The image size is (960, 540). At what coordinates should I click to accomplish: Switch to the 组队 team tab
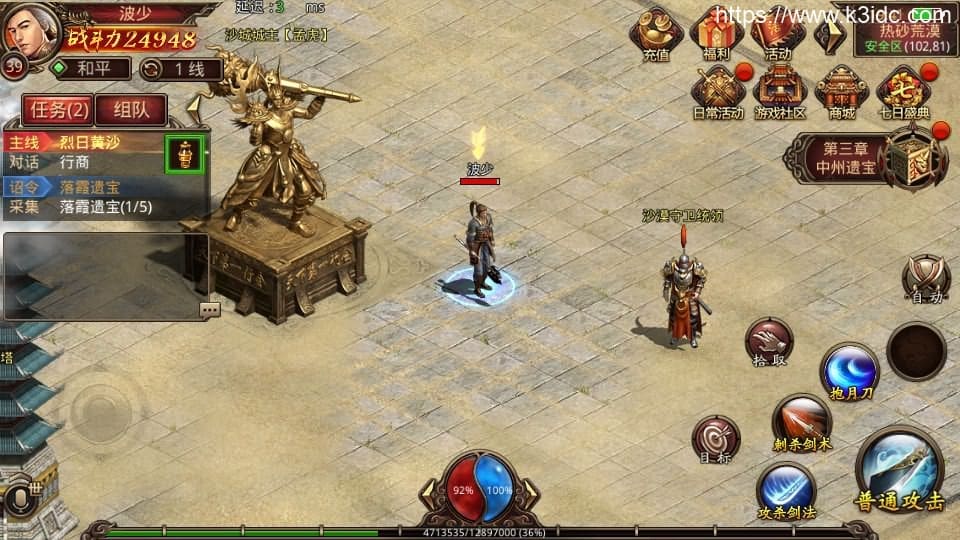coord(131,109)
